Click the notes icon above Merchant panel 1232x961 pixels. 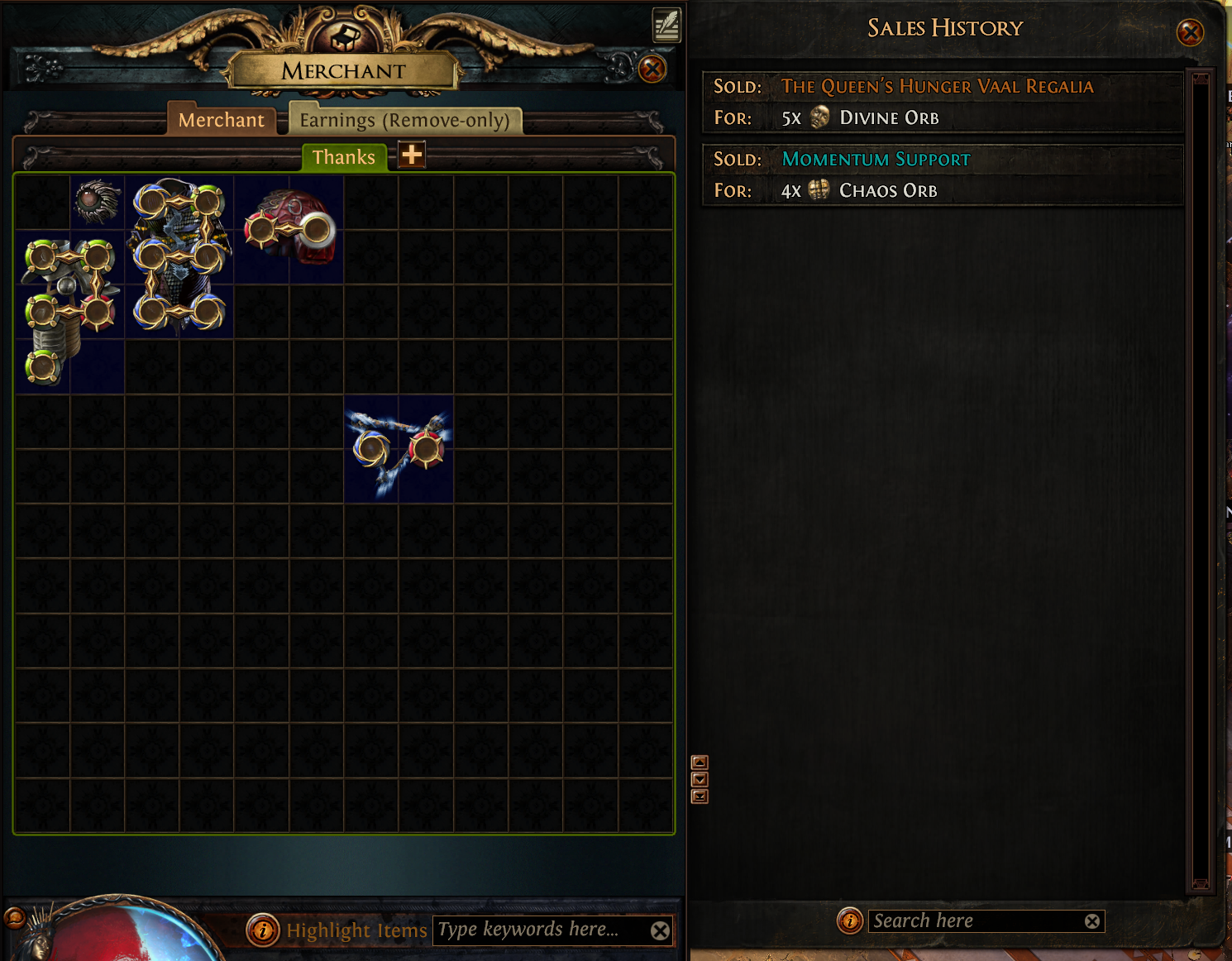(x=666, y=25)
